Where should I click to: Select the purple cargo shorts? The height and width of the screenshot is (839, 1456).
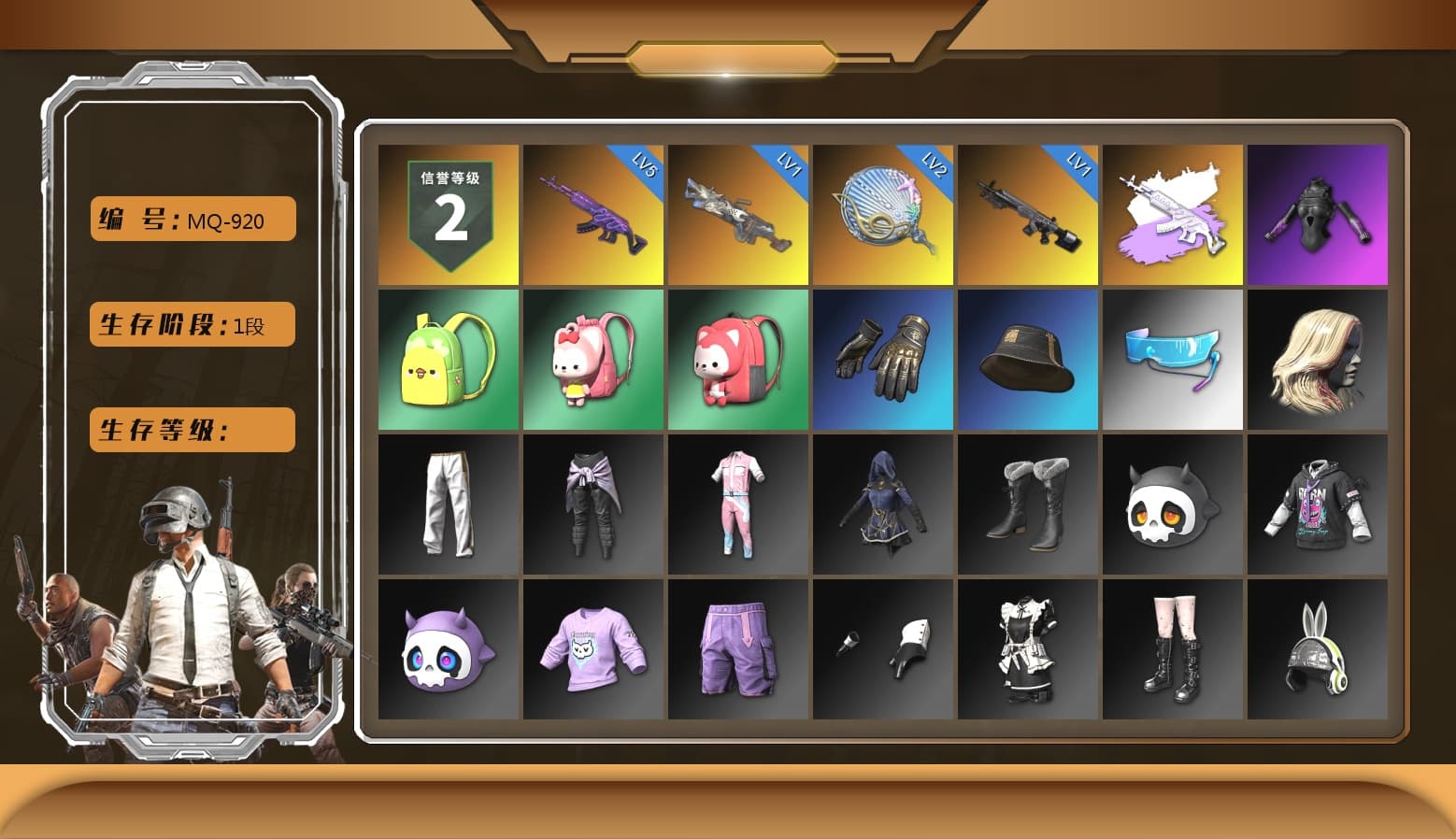[x=737, y=649]
